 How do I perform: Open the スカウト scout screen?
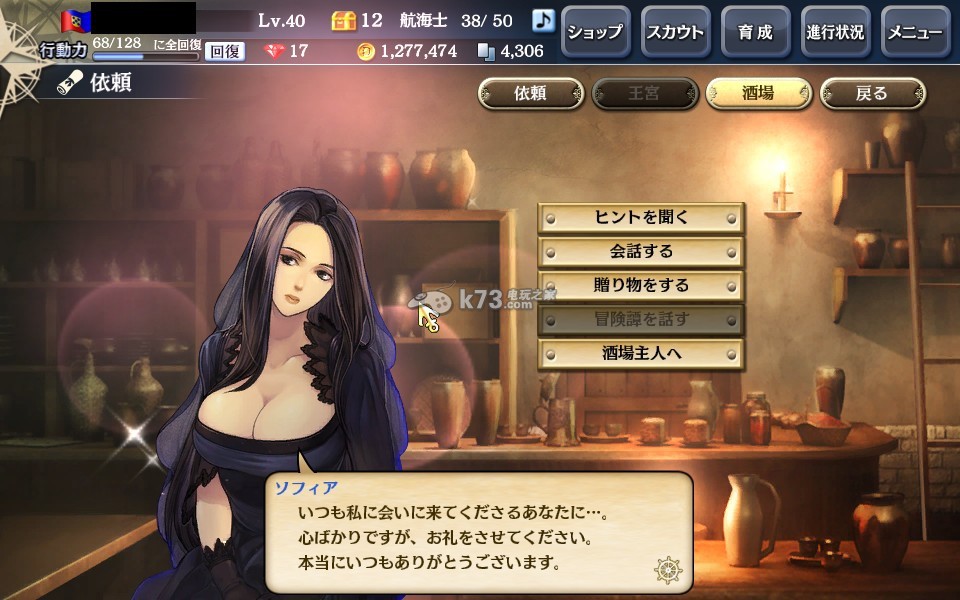pos(675,32)
